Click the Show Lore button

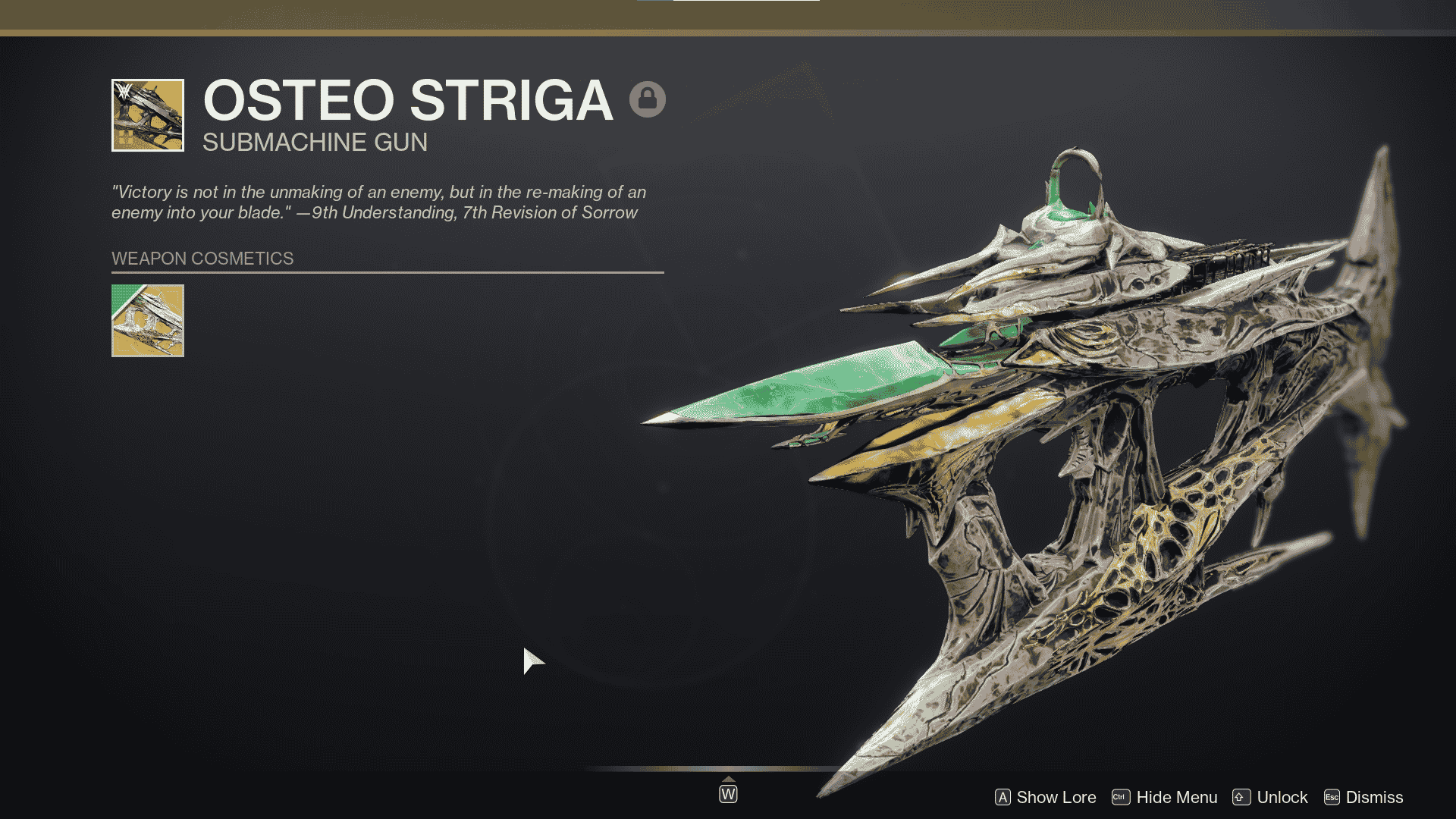tap(1056, 797)
